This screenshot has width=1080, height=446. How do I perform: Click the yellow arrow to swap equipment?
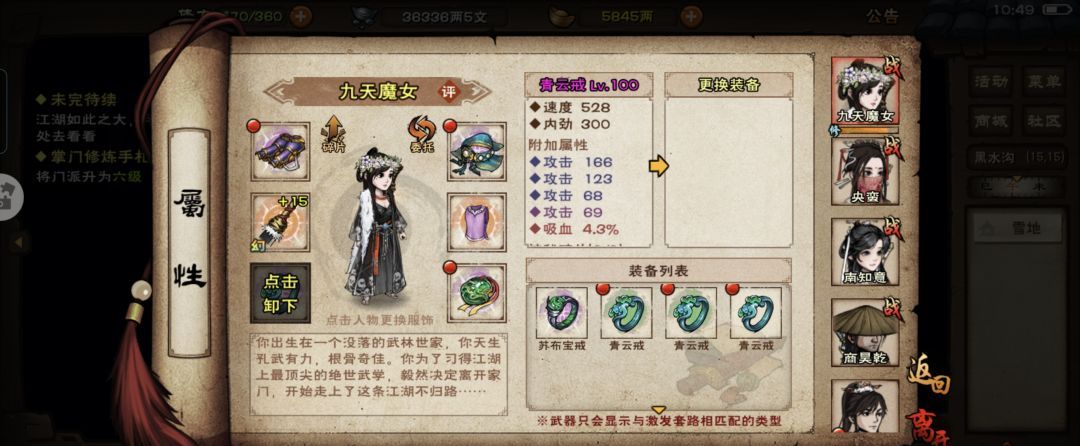click(658, 166)
